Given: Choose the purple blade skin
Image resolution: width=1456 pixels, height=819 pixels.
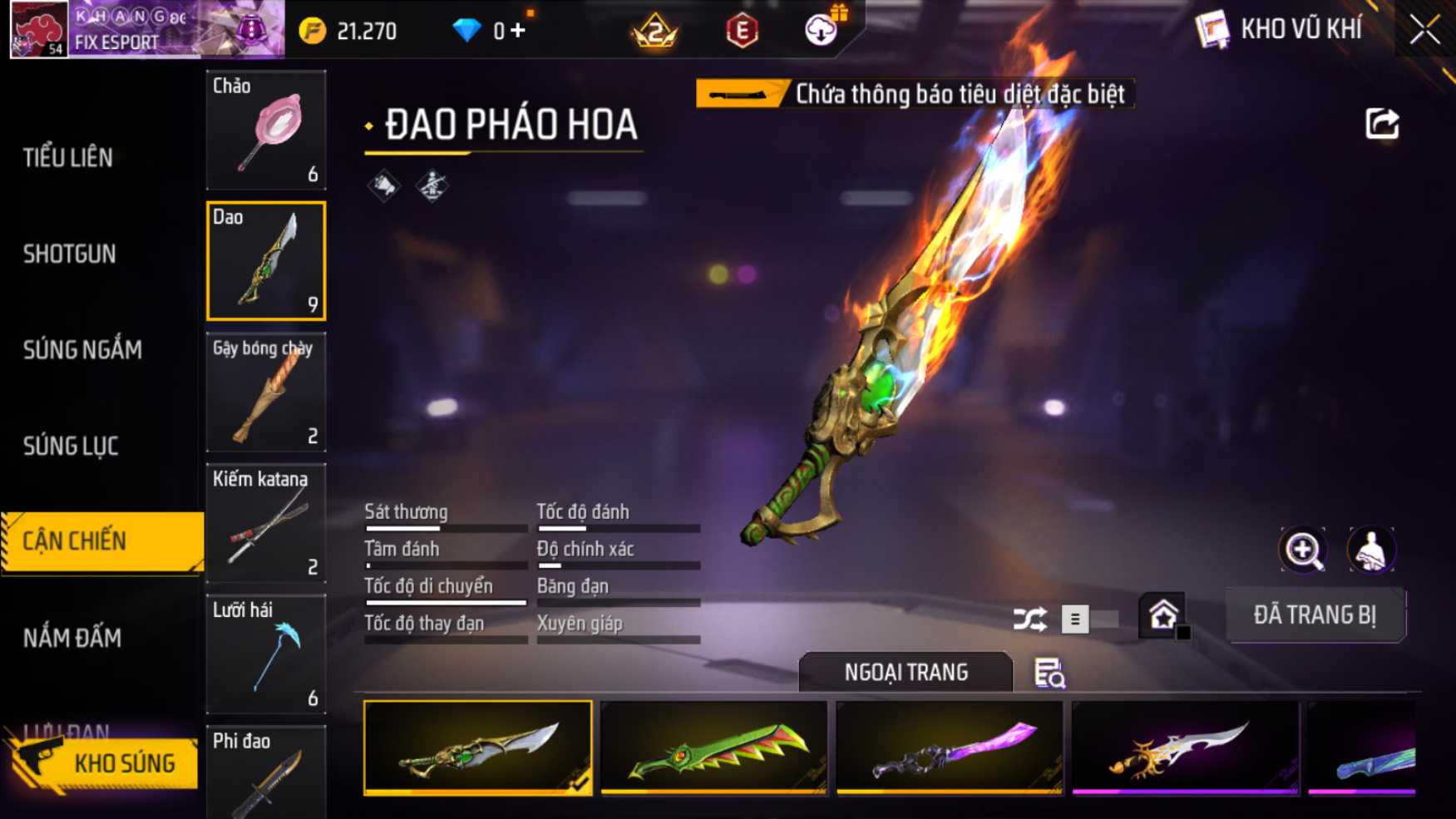Looking at the screenshot, I should [950, 748].
